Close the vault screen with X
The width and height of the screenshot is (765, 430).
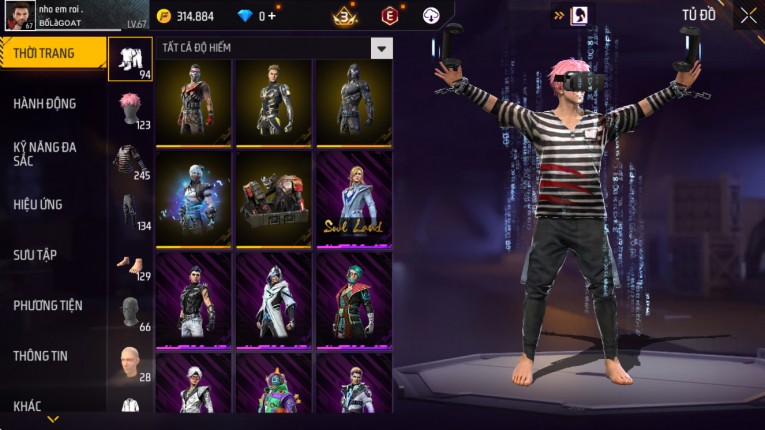(x=748, y=15)
